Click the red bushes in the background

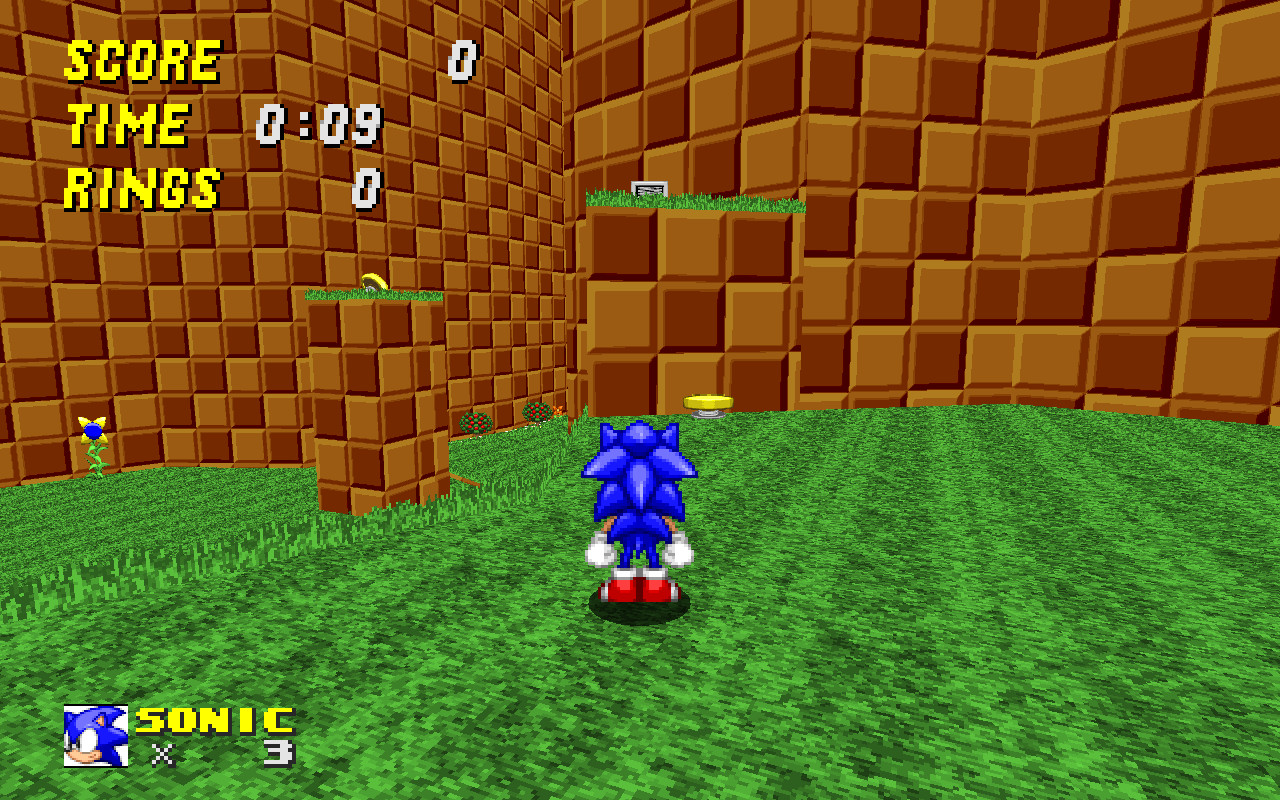point(473,420)
